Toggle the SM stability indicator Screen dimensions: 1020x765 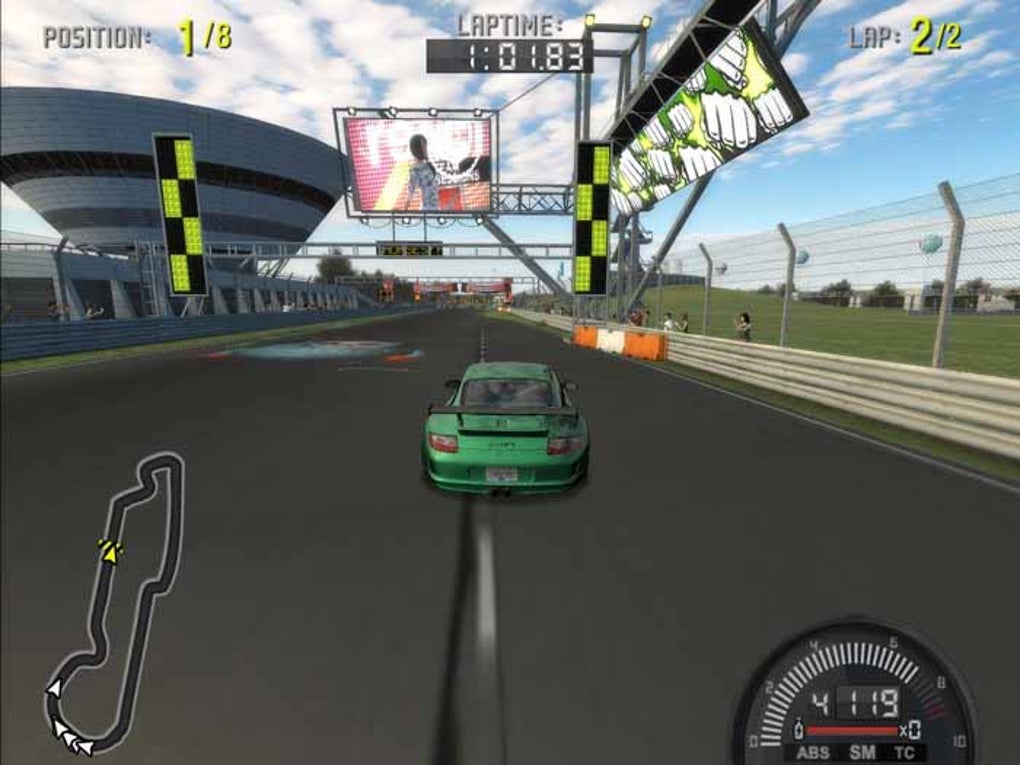click(x=861, y=752)
